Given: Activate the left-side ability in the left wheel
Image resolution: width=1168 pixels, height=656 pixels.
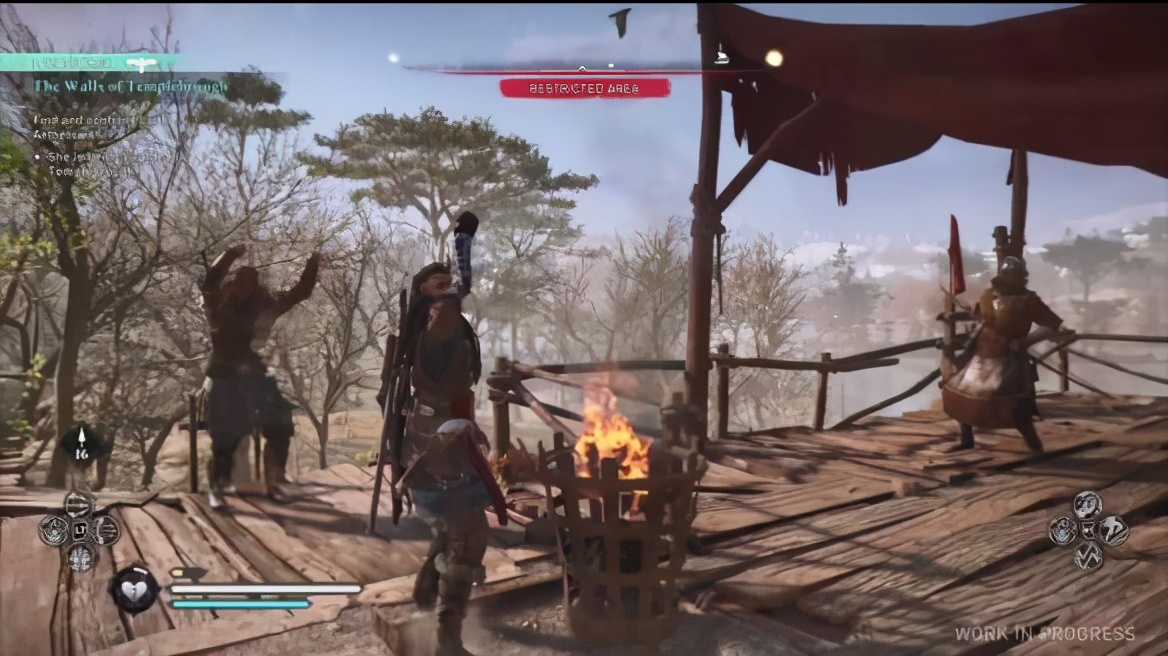Looking at the screenshot, I should [x=54, y=530].
